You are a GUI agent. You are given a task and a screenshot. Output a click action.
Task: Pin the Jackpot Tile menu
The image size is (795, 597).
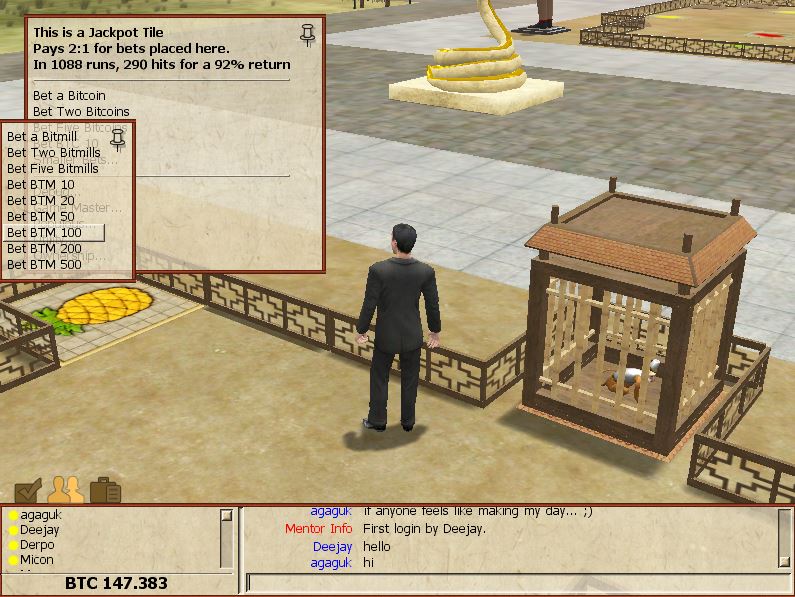(x=308, y=36)
